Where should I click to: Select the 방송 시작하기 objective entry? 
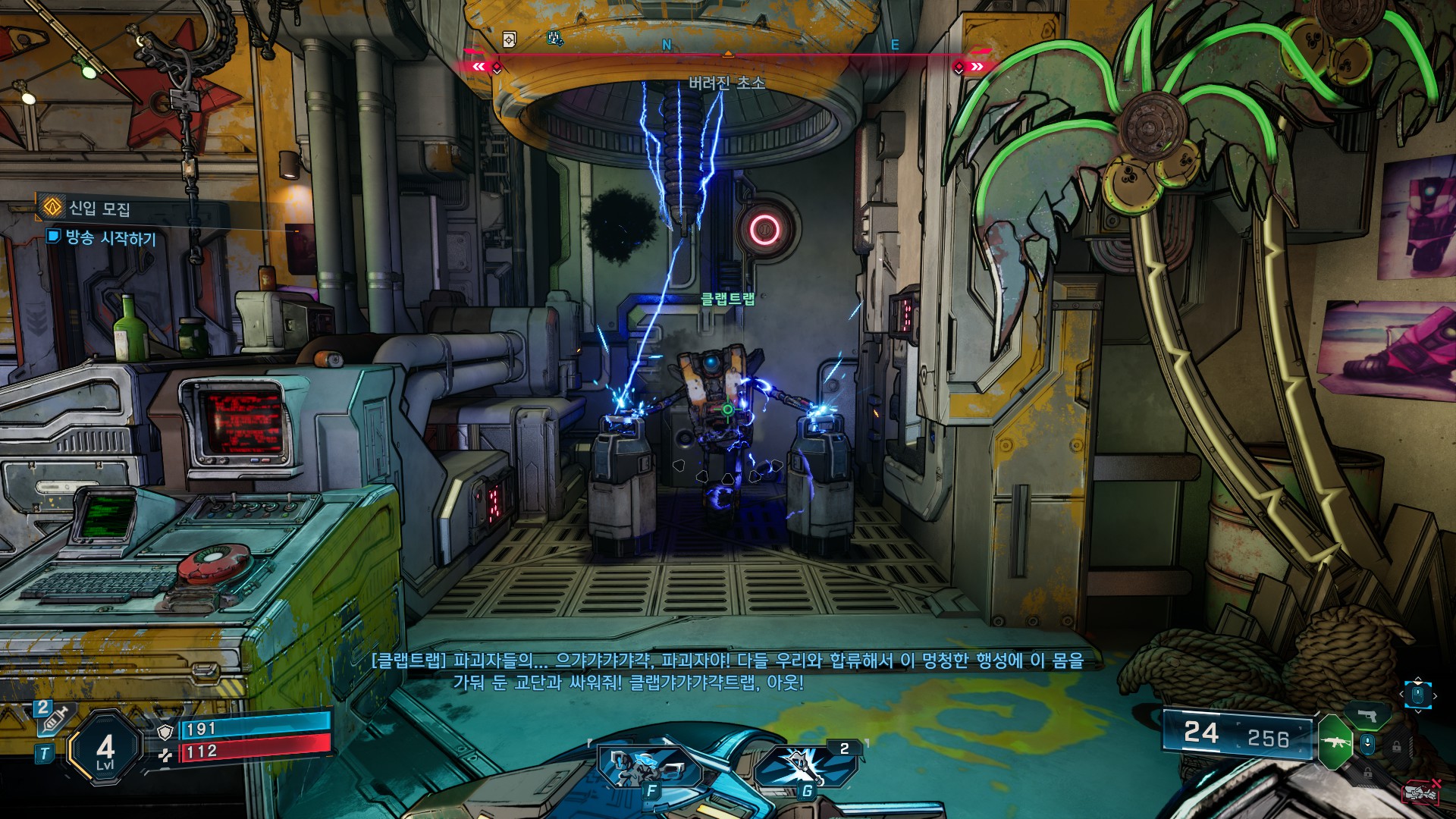tap(110, 238)
